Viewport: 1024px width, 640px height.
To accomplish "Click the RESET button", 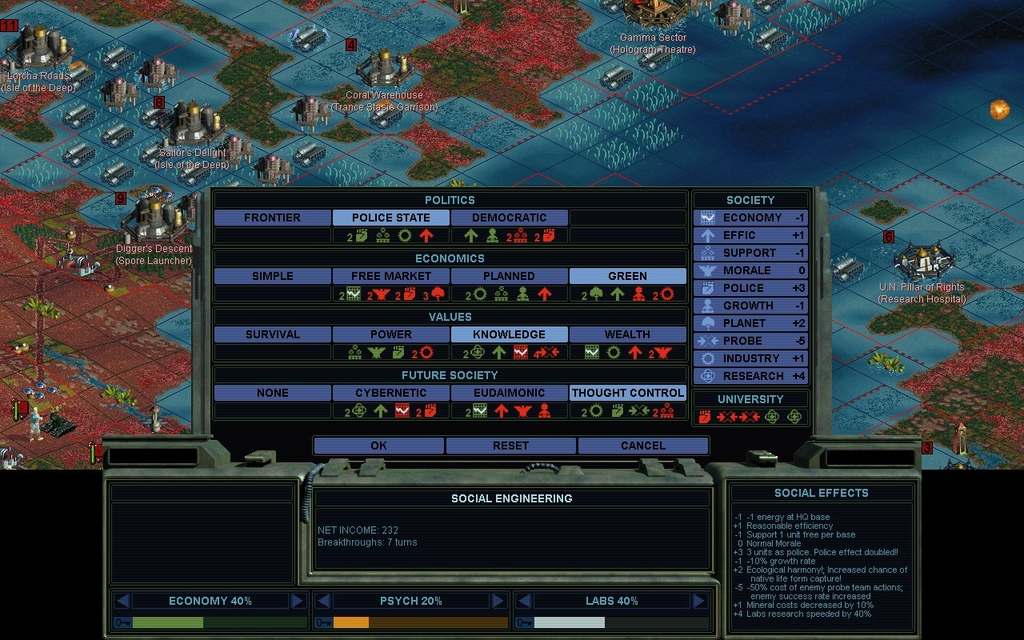I will tap(510, 445).
